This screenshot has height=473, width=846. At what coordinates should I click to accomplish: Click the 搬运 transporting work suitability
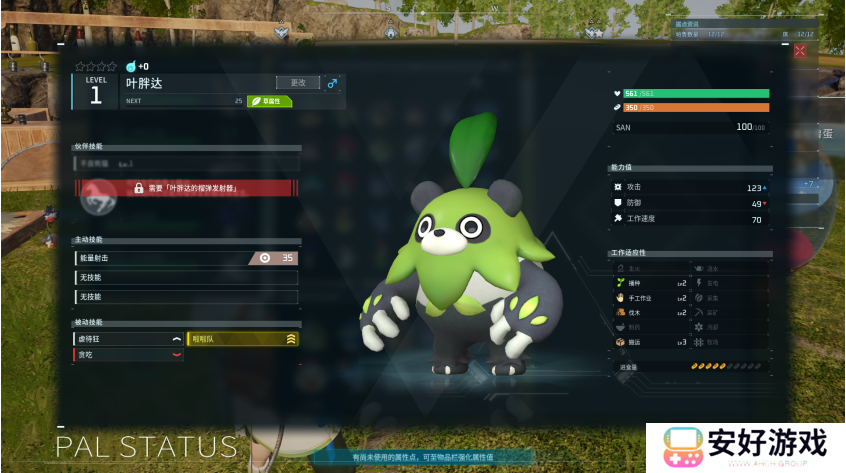click(x=651, y=342)
